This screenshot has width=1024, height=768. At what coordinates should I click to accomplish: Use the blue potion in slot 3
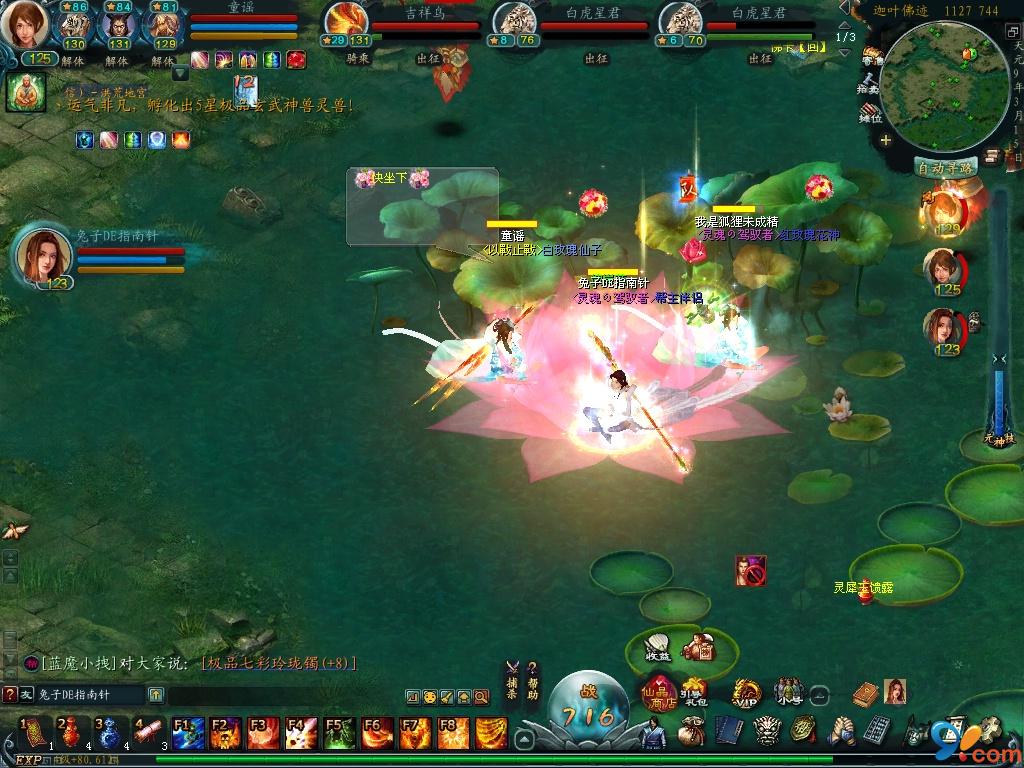click(108, 732)
